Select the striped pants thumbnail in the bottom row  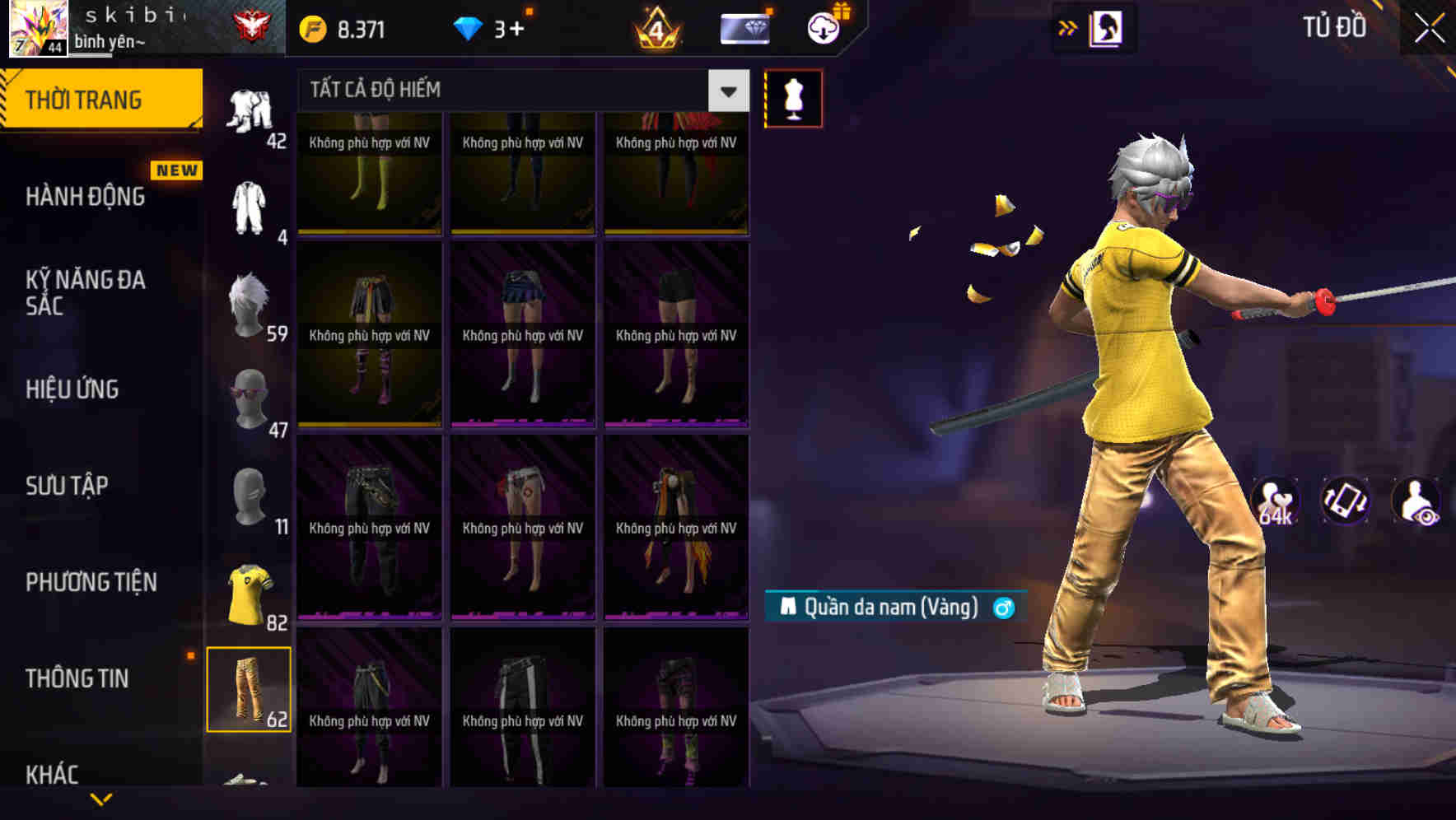click(x=522, y=708)
